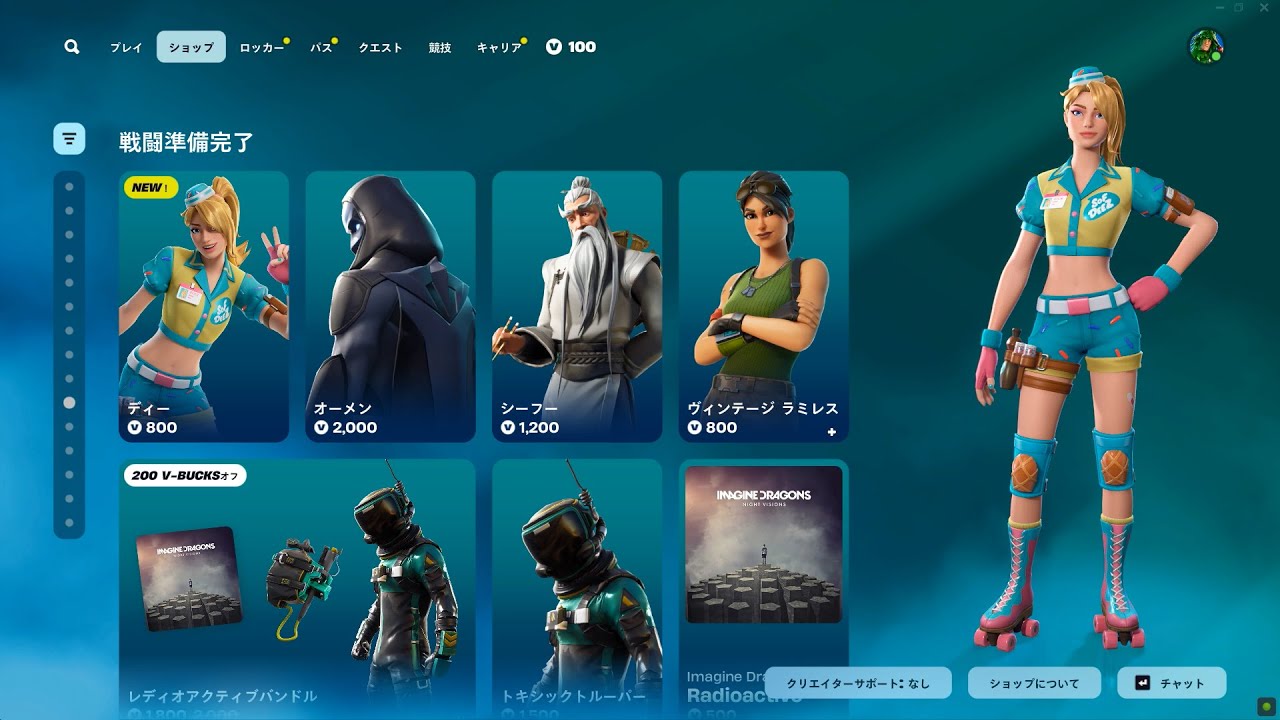Click the 100 V-Bucks balance
Screen dimensions: 1280x720
click(571, 47)
